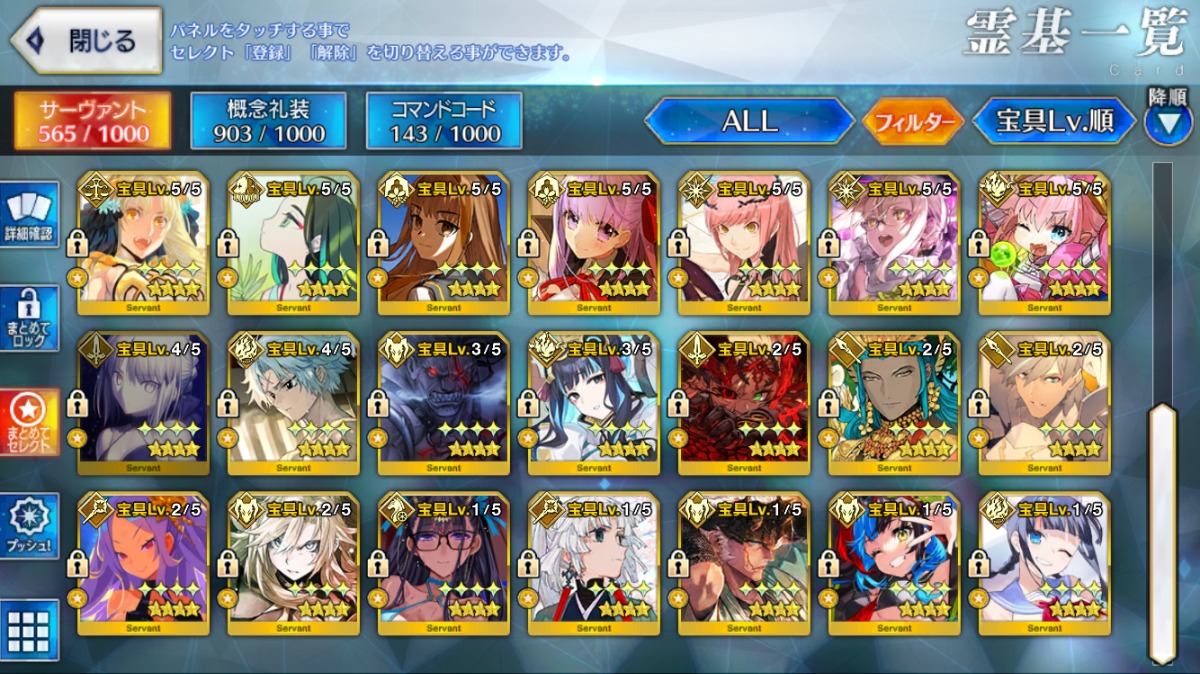Switch to the サーヴァント tab
This screenshot has width=1200, height=674.
pos(92,122)
